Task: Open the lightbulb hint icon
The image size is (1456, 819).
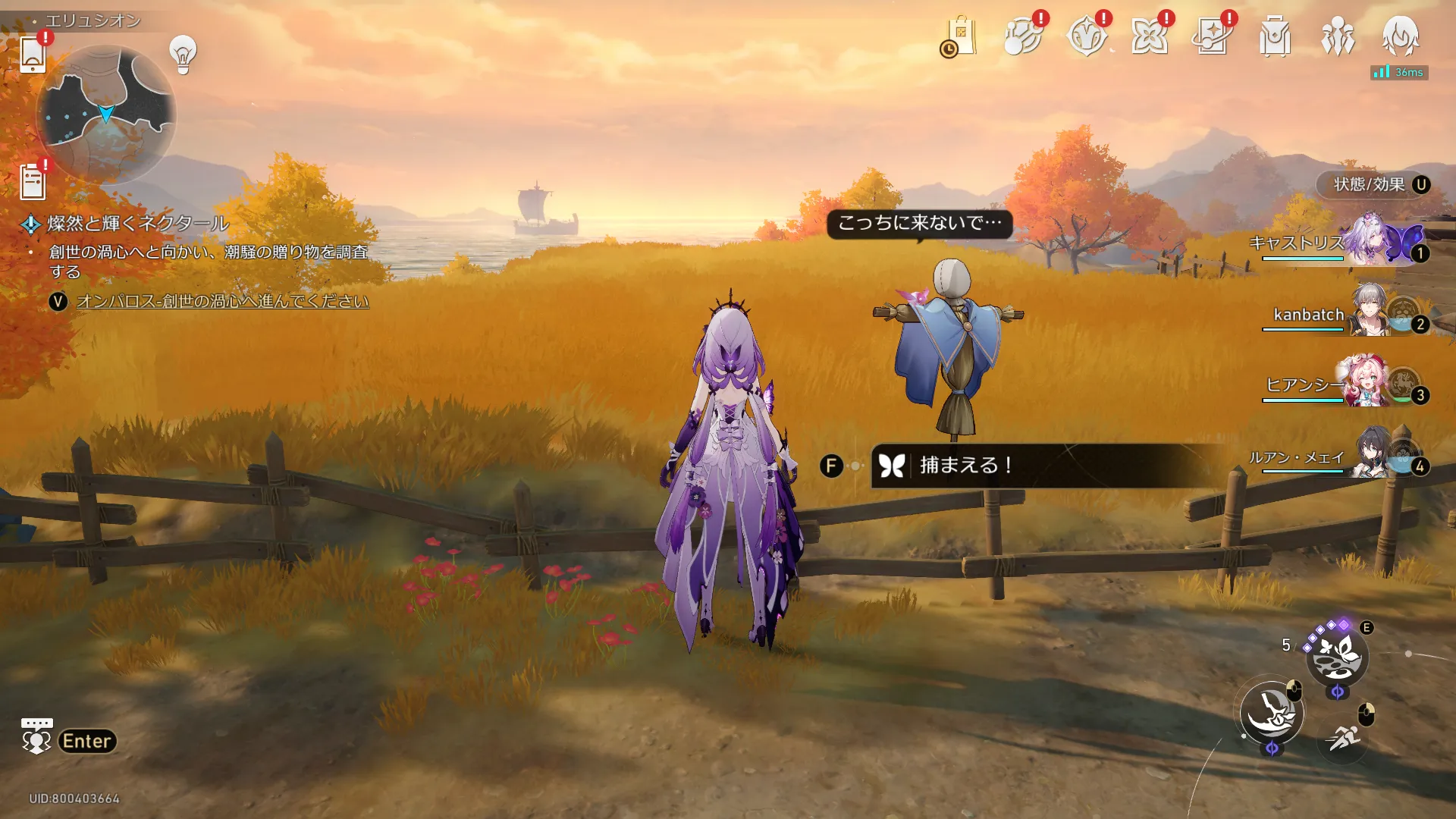Action: [183, 55]
